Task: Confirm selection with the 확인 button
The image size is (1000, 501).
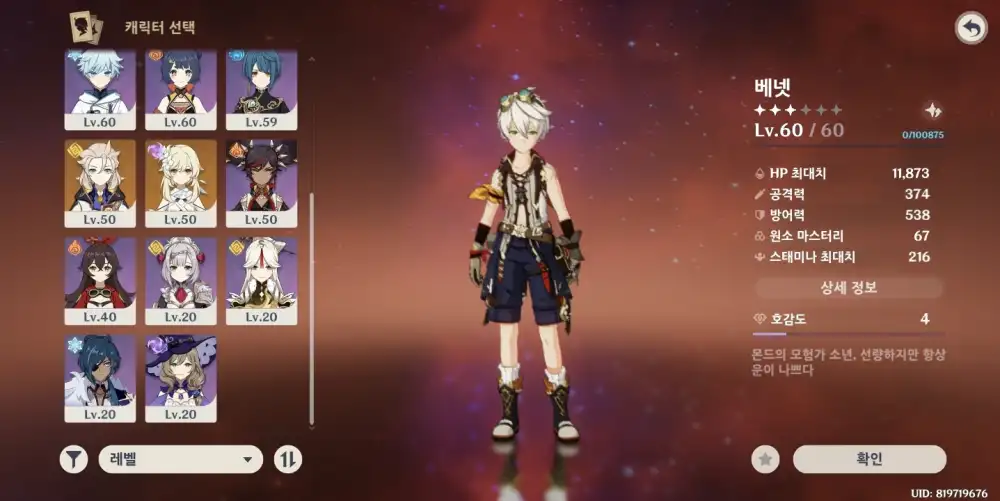Action: click(869, 459)
